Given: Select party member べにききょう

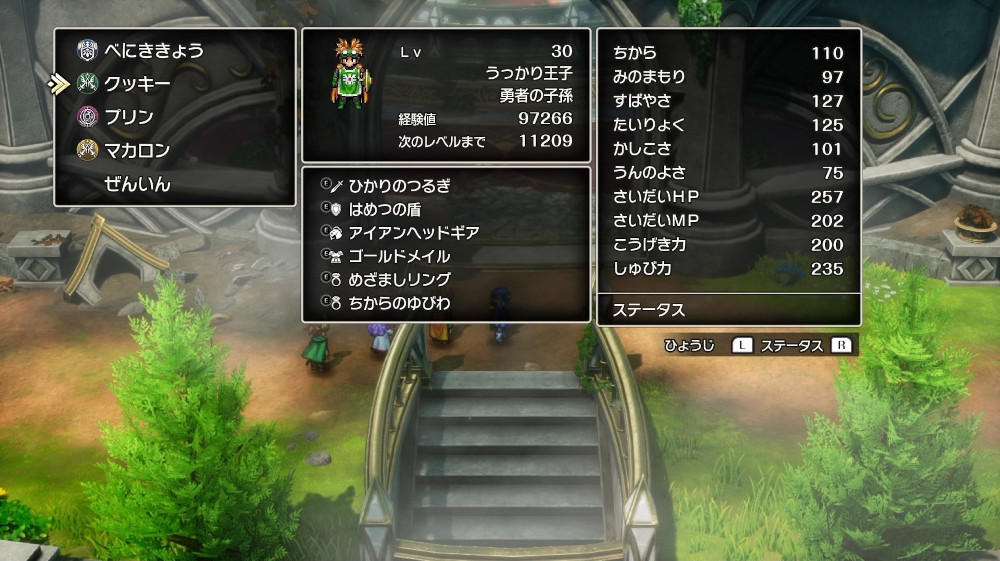Looking at the screenshot, I should pyautogui.click(x=154, y=50).
